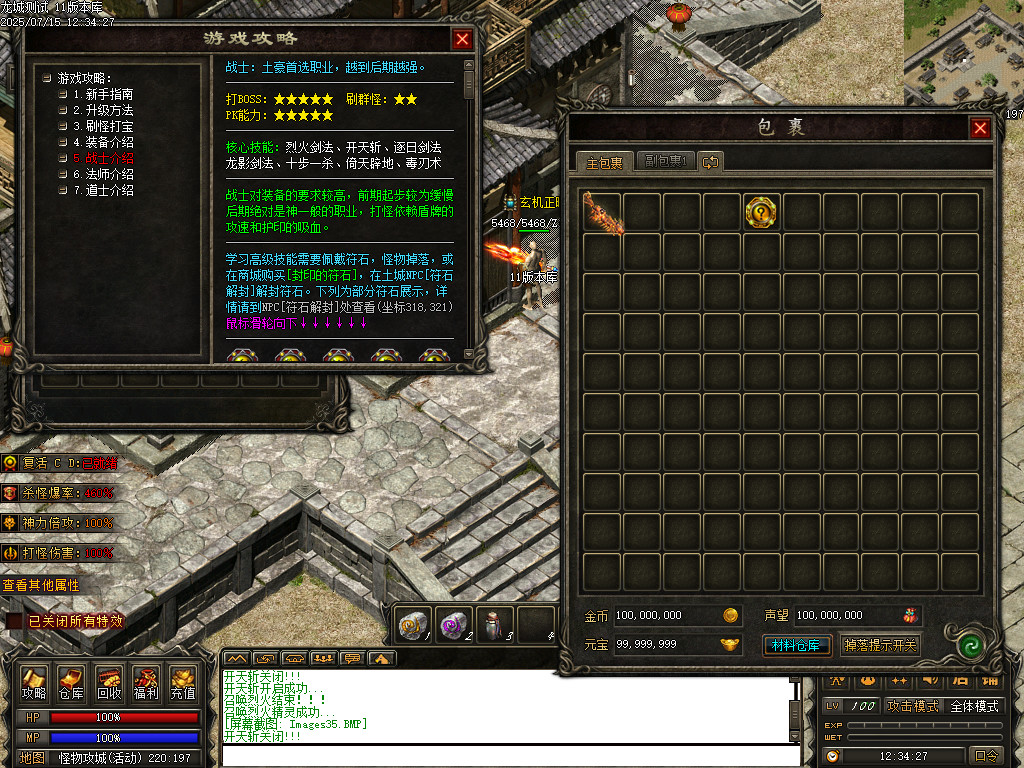Open the 道士介绍 guide entry
1024x768 pixels.
(109, 190)
